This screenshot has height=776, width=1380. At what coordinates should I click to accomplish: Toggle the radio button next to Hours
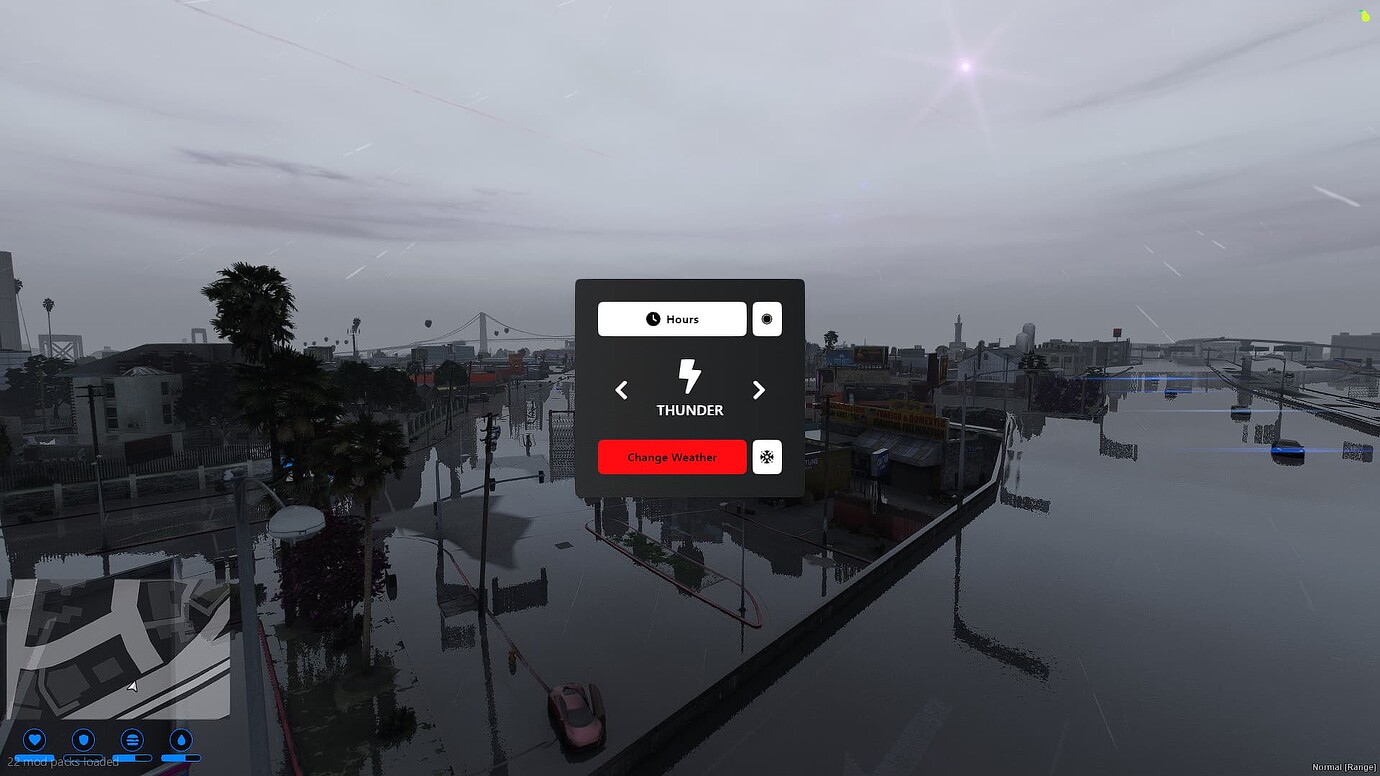766,319
